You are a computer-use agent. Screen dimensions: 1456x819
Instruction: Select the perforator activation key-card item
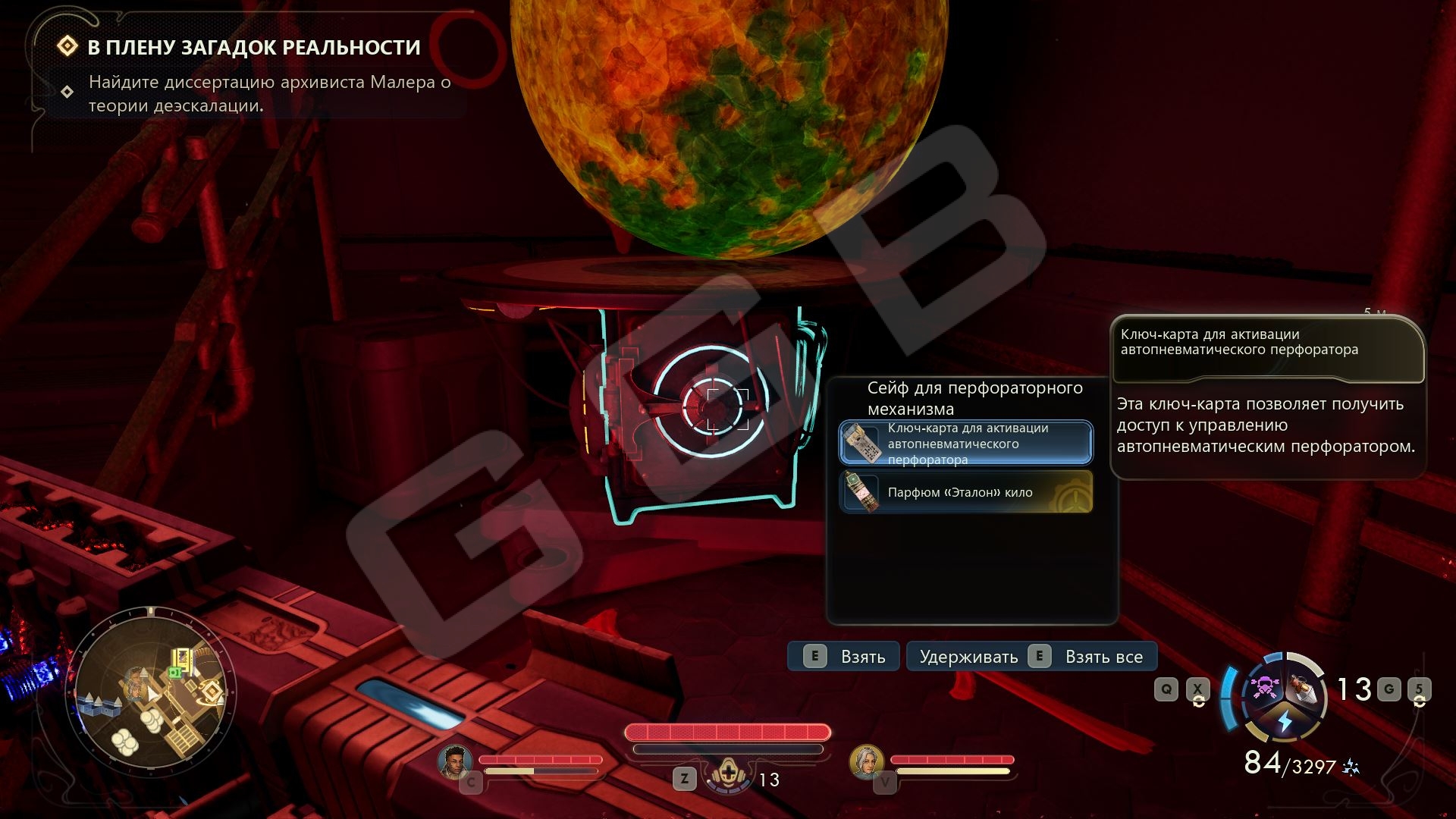point(965,443)
